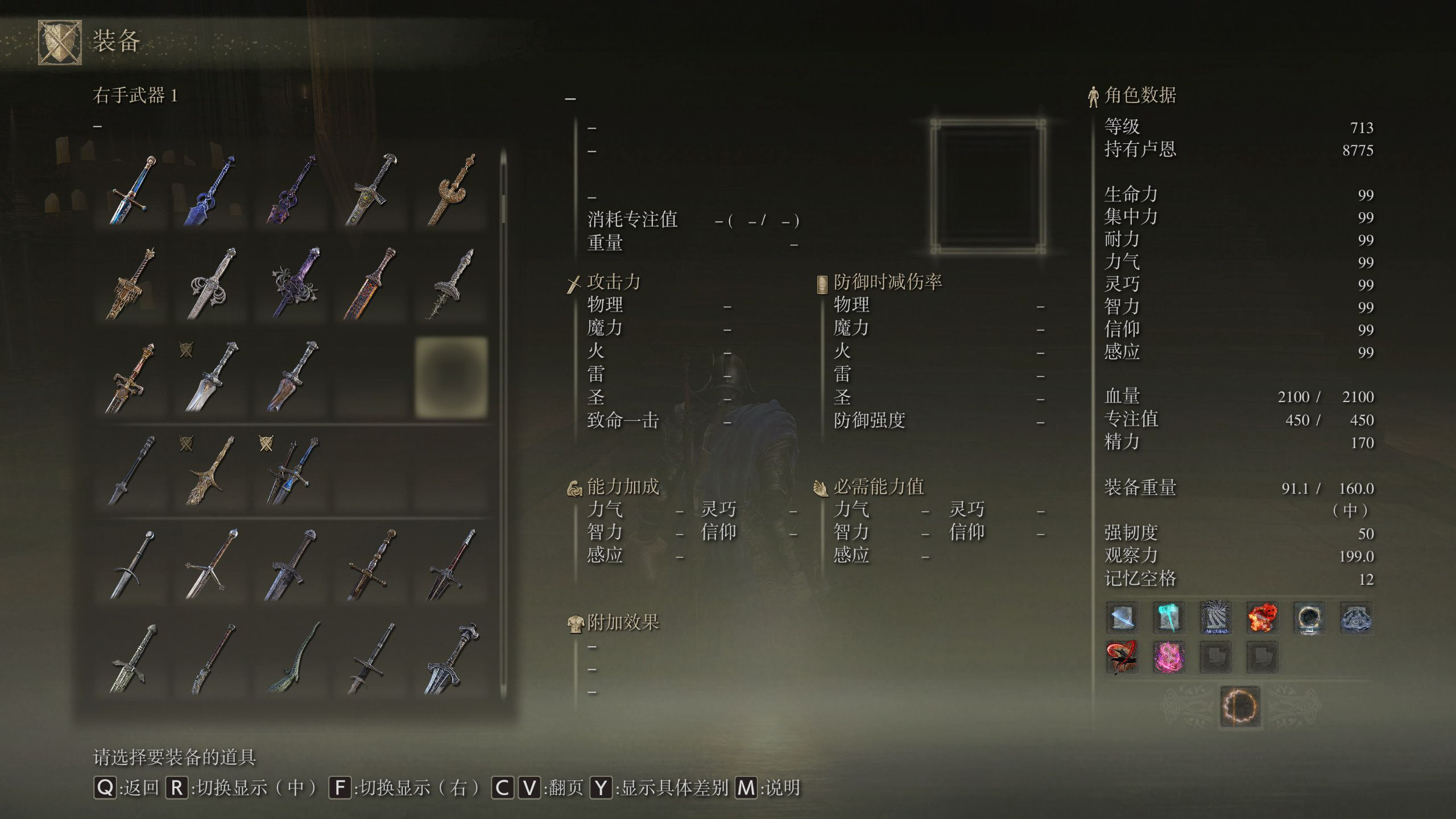This screenshot has width=1456, height=819.
Task: Pick the sword with red grip and silver guard
Action: click(x=450, y=565)
